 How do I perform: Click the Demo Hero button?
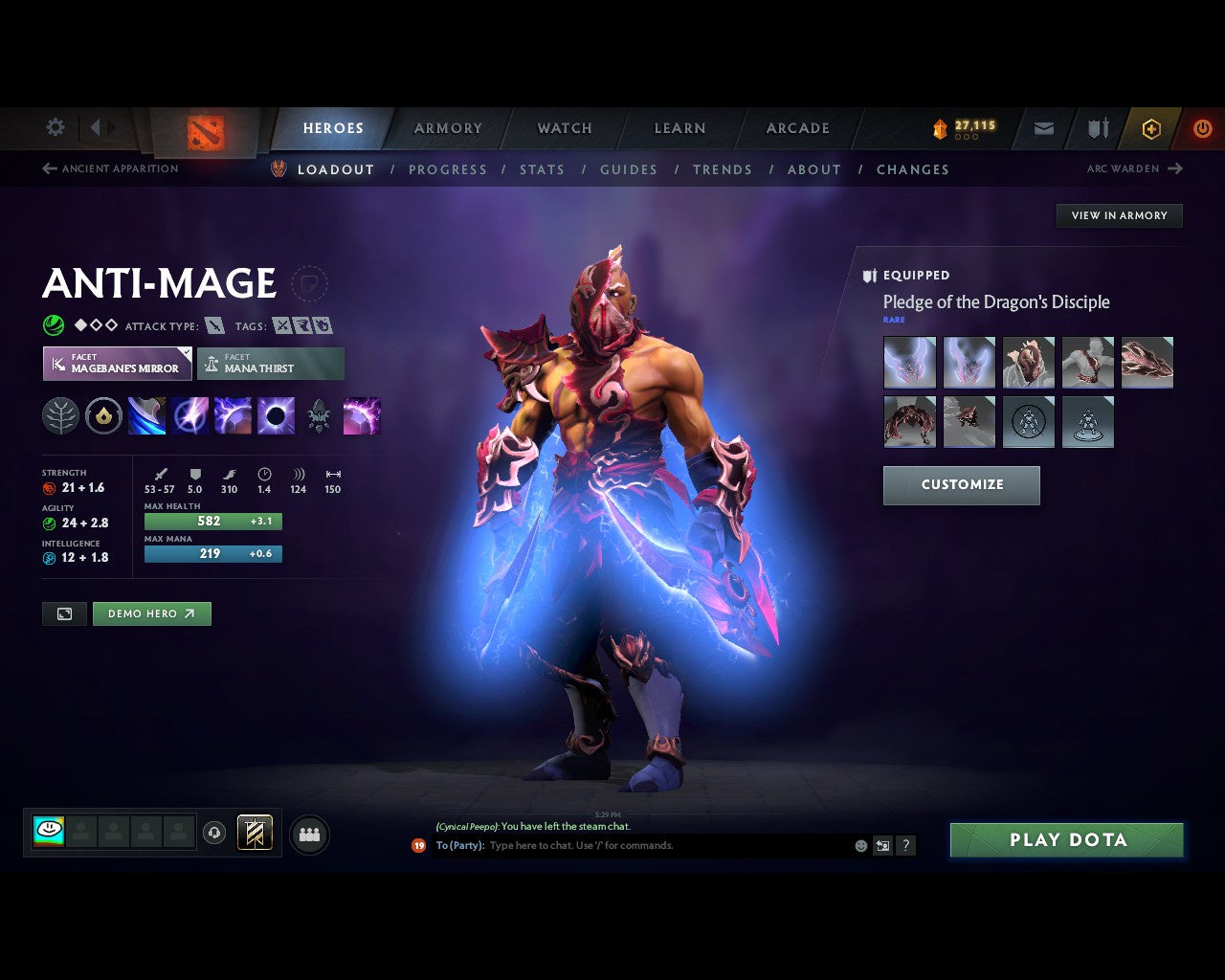[x=151, y=613]
